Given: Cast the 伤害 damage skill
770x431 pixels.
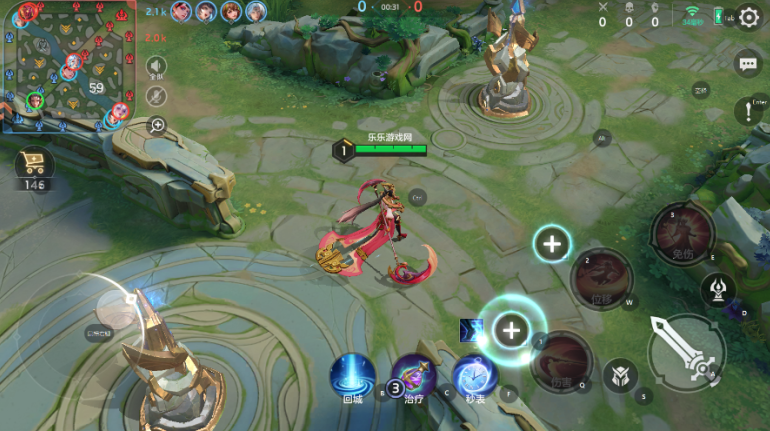Looking at the screenshot, I should point(562,361).
